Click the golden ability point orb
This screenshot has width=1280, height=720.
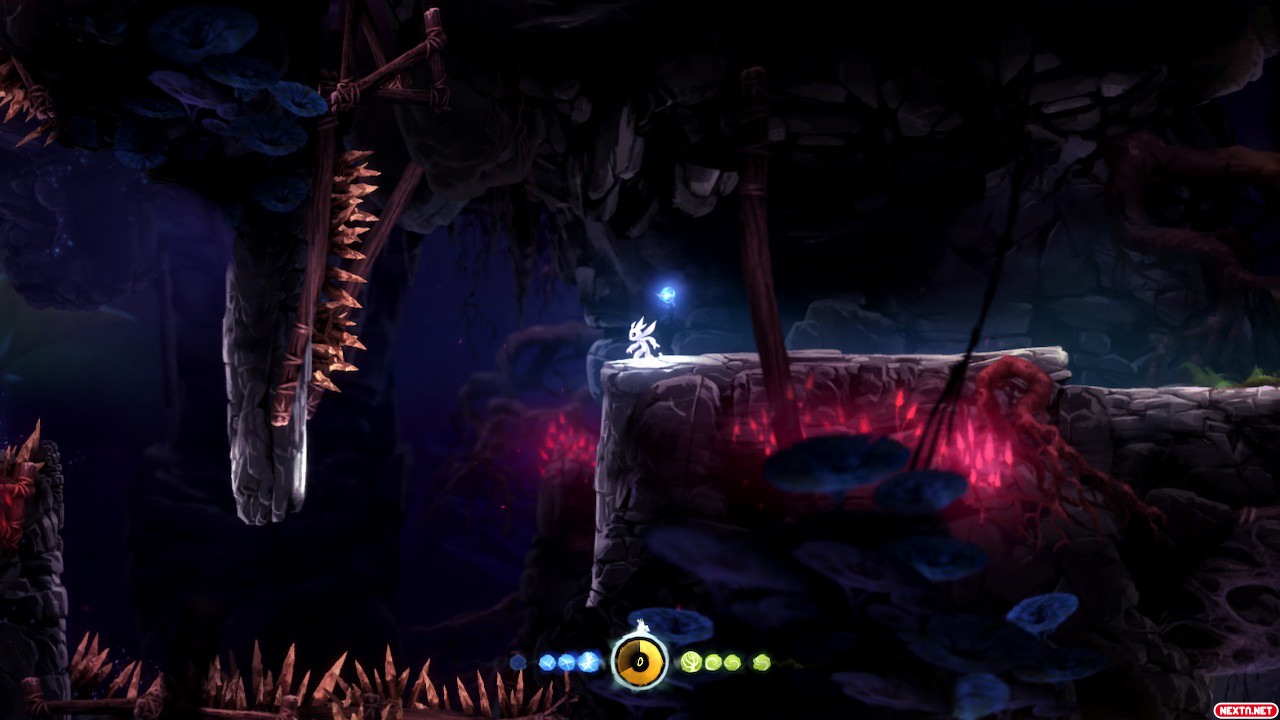[x=639, y=661]
